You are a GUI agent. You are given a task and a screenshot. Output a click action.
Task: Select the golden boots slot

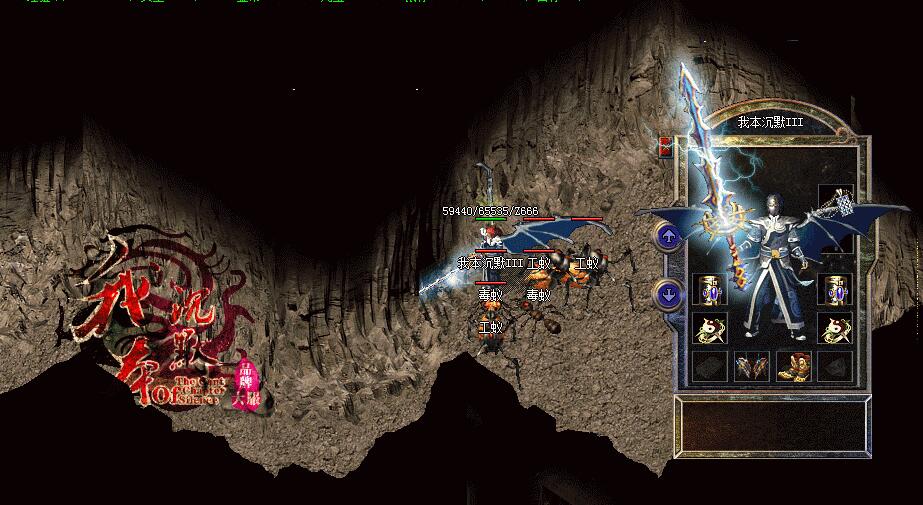pos(793,367)
